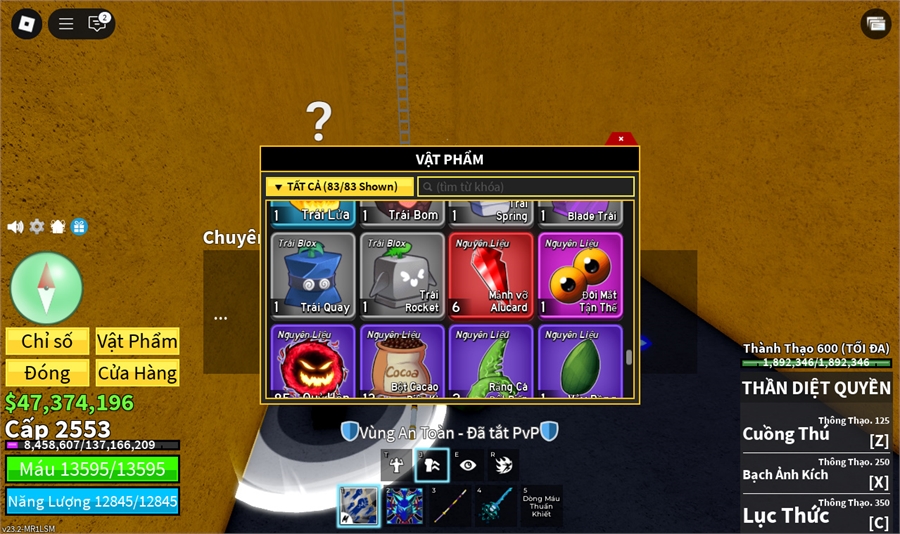900x534 pixels.
Task: Select the Trái Rocket blox fruit
Action: tap(402, 275)
